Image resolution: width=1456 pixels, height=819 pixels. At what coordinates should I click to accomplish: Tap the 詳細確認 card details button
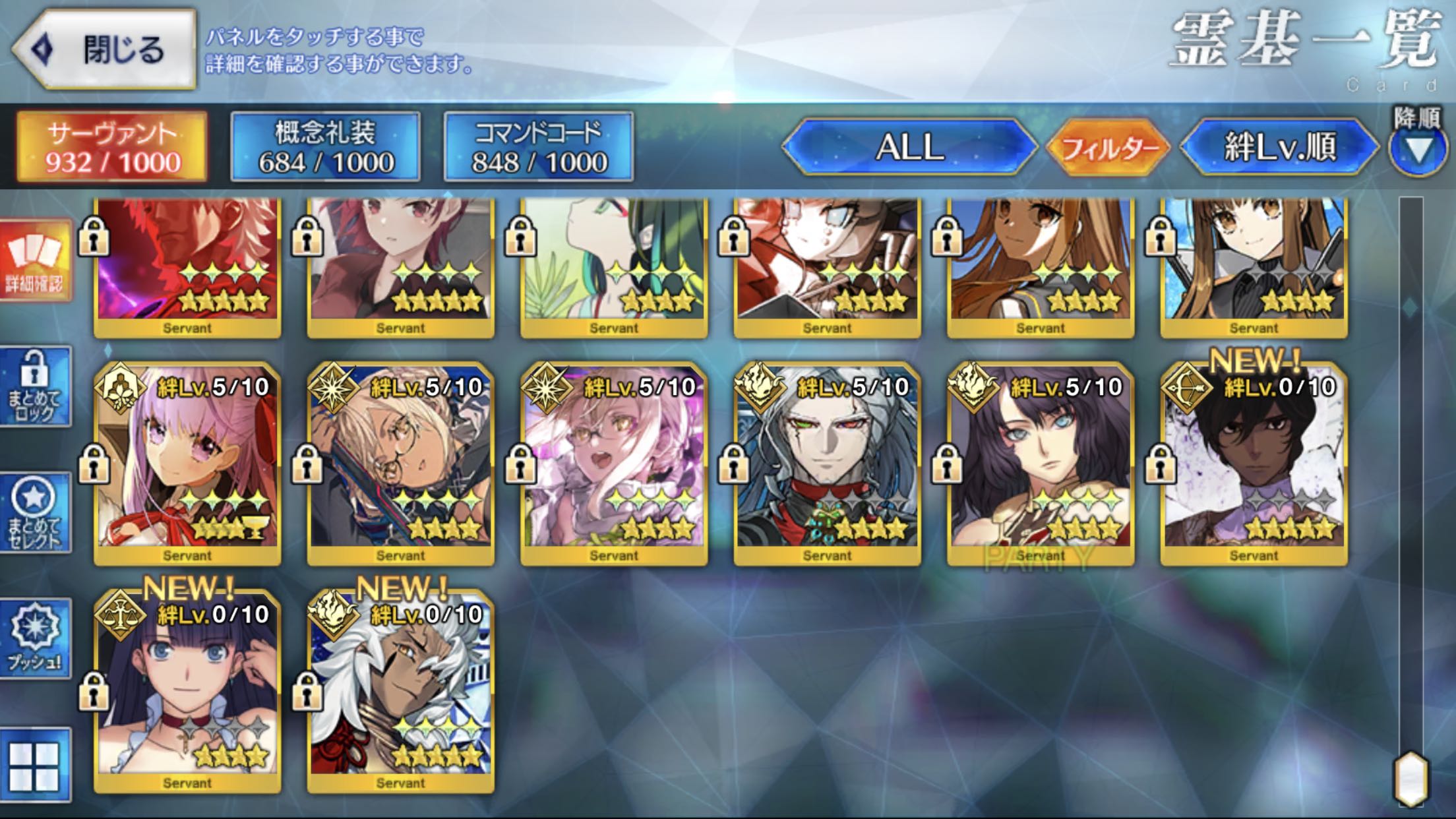coord(36,261)
